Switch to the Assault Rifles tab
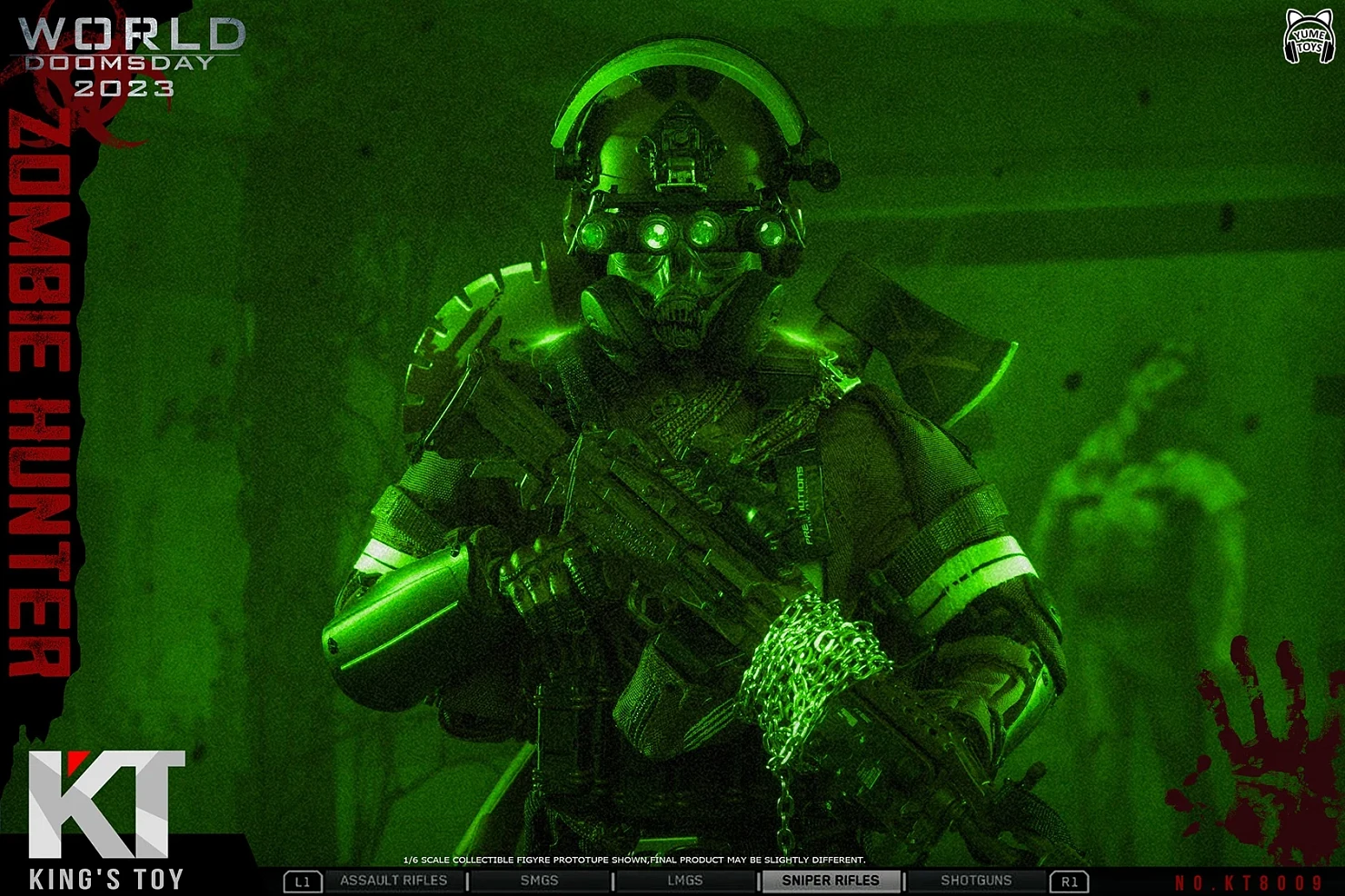The height and width of the screenshot is (896, 1345). tap(394, 881)
